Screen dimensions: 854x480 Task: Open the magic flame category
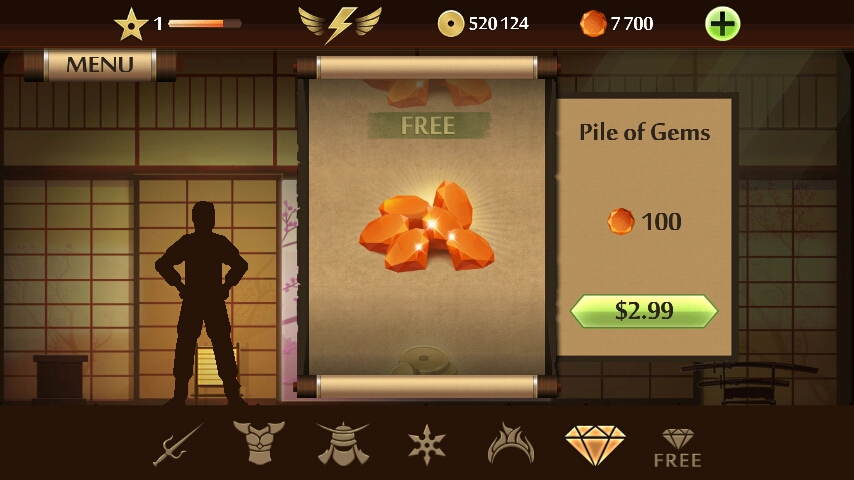point(511,444)
